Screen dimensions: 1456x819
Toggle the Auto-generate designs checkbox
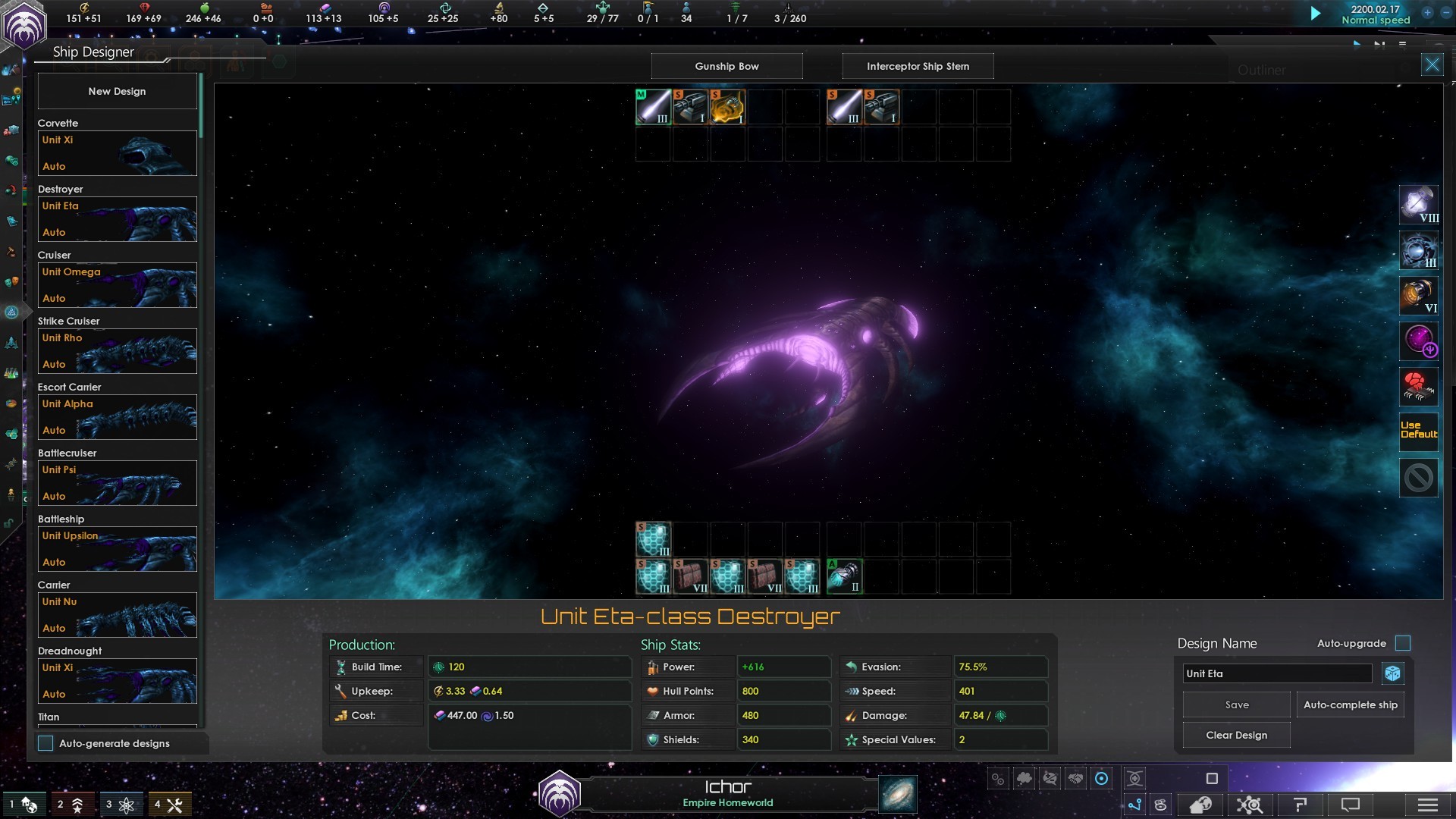(46, 743)
